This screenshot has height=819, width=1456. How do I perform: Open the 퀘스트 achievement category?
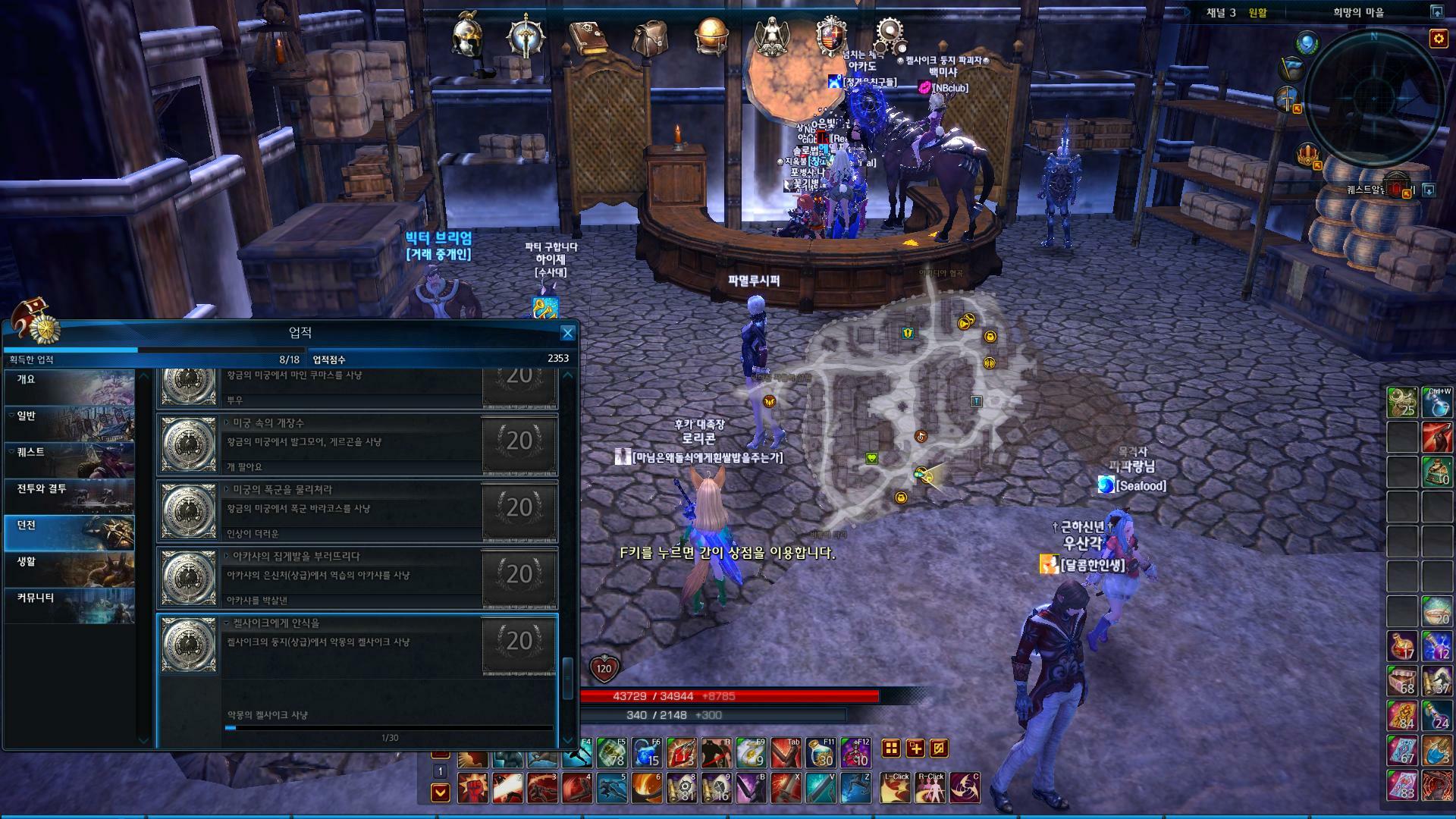coord(69,460)
